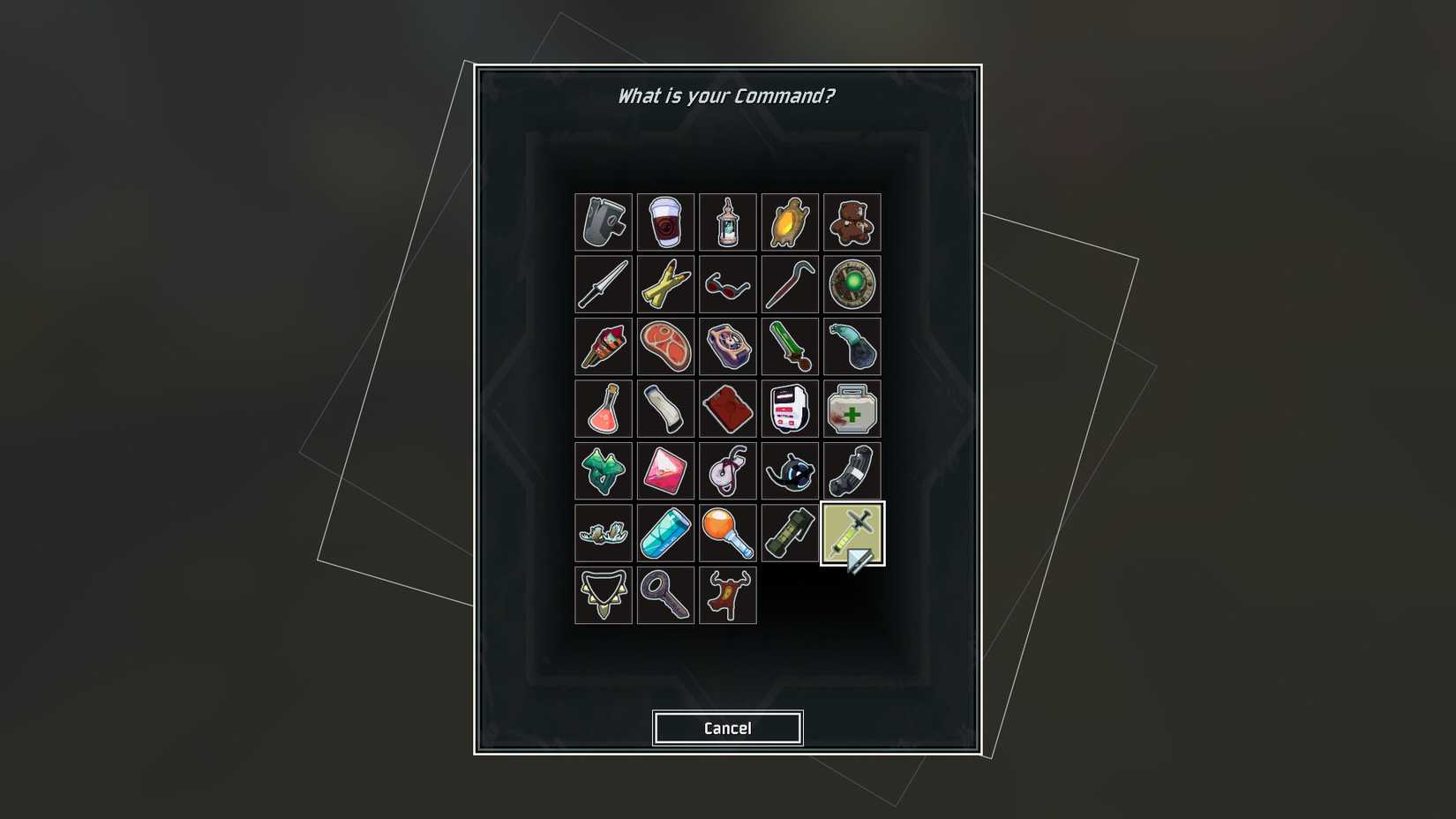Select the orange flashlight
Image resolution: width=1456 pixels, height=819 pixels.
point(728,533)
